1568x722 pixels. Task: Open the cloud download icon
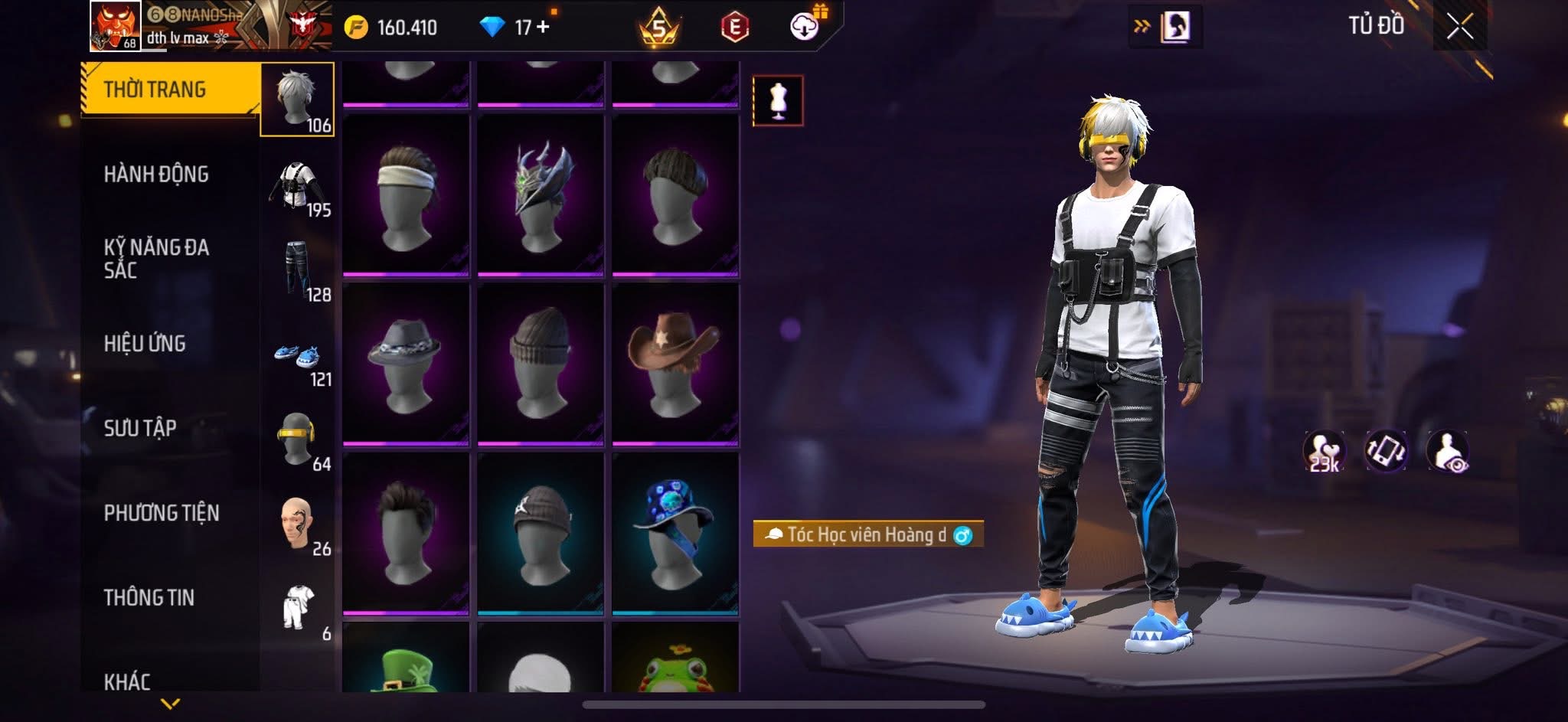(x=805, y=27)
